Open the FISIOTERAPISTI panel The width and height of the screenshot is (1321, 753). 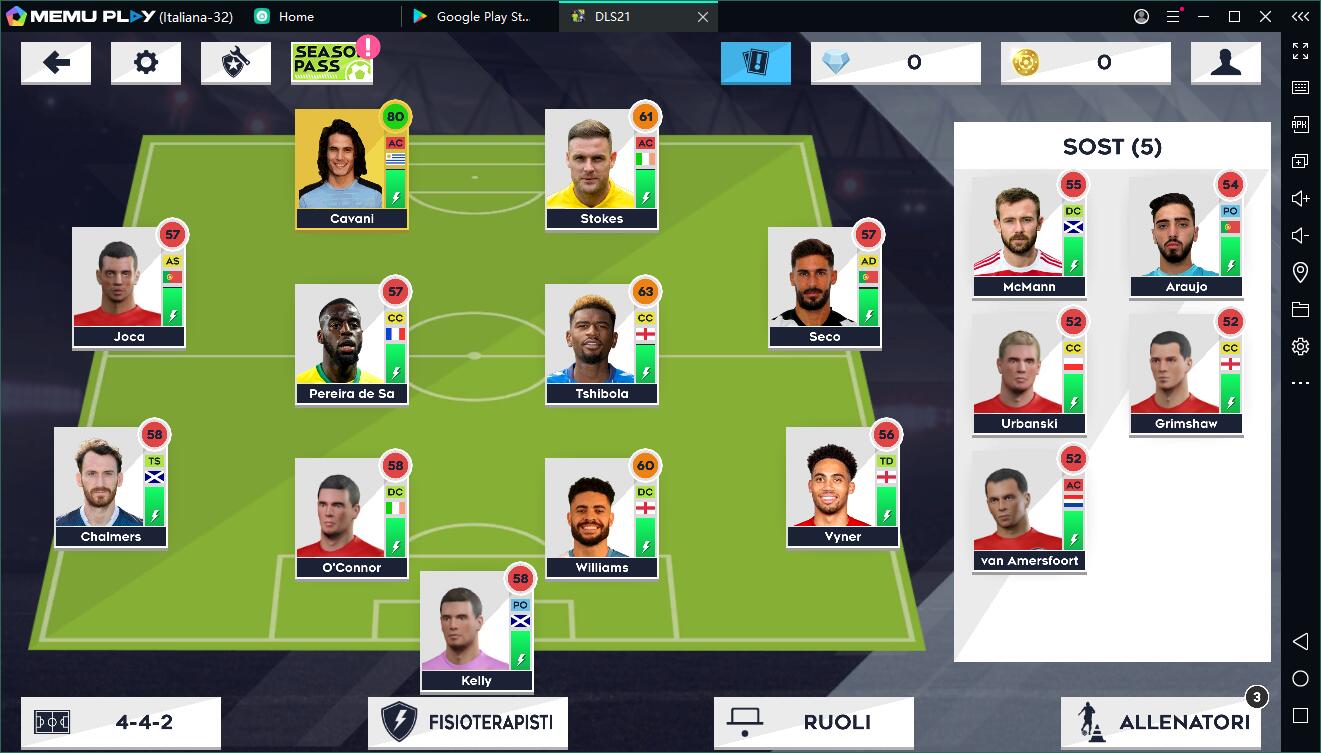(x=467, y=721)
